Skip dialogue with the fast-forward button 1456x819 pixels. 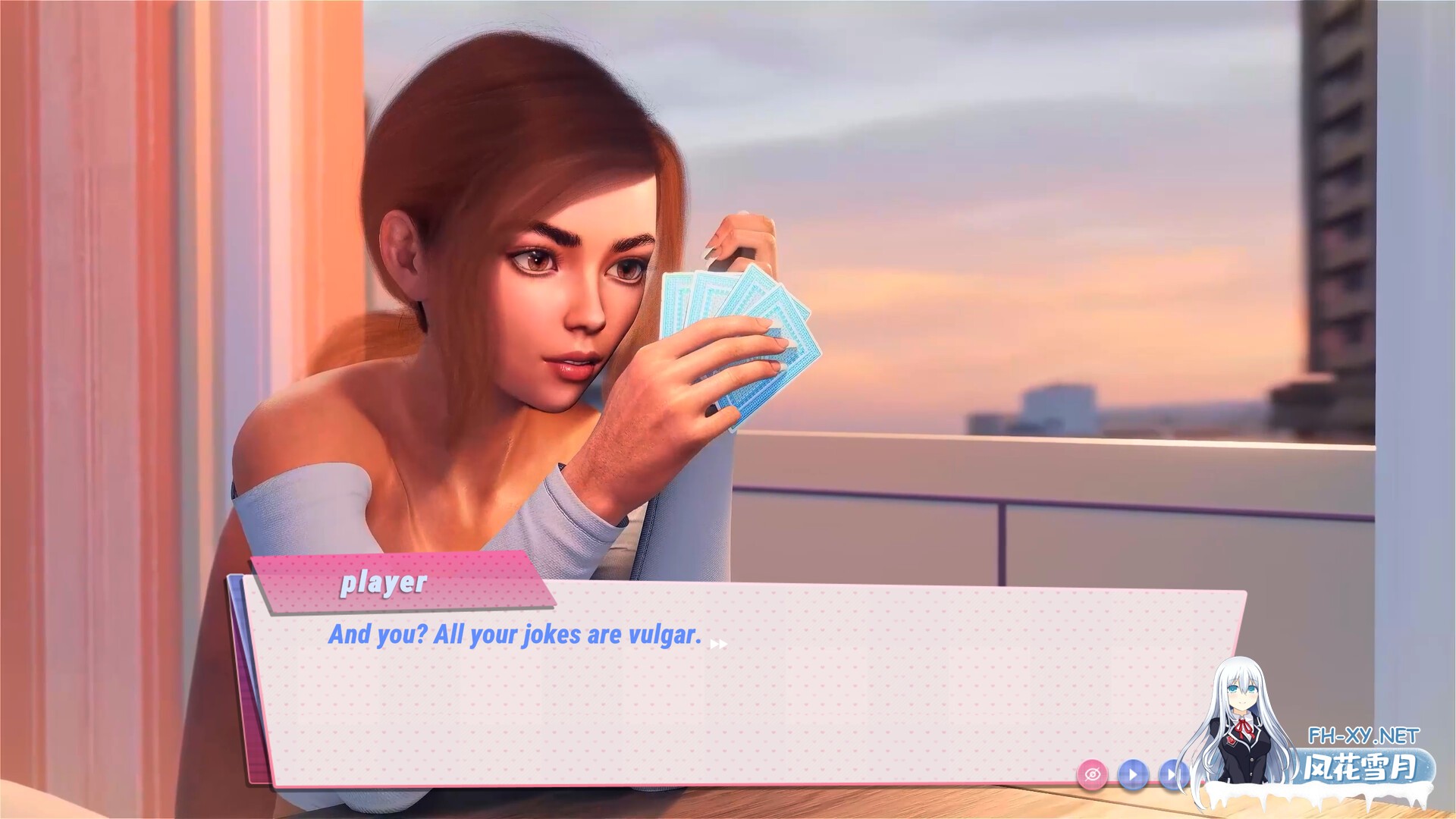(x=1172, y=774)
